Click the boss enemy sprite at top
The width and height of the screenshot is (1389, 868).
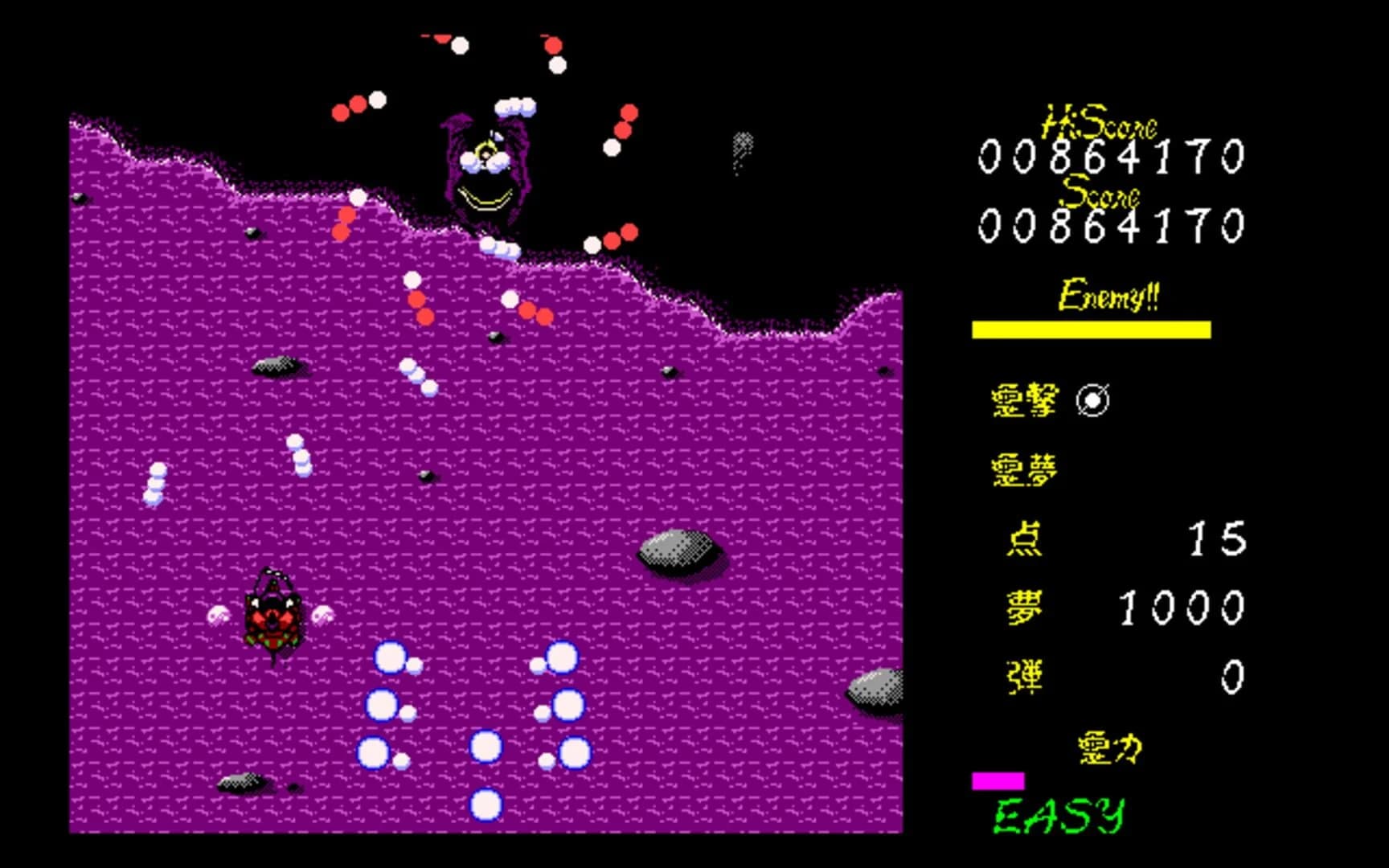pos(486,173)
